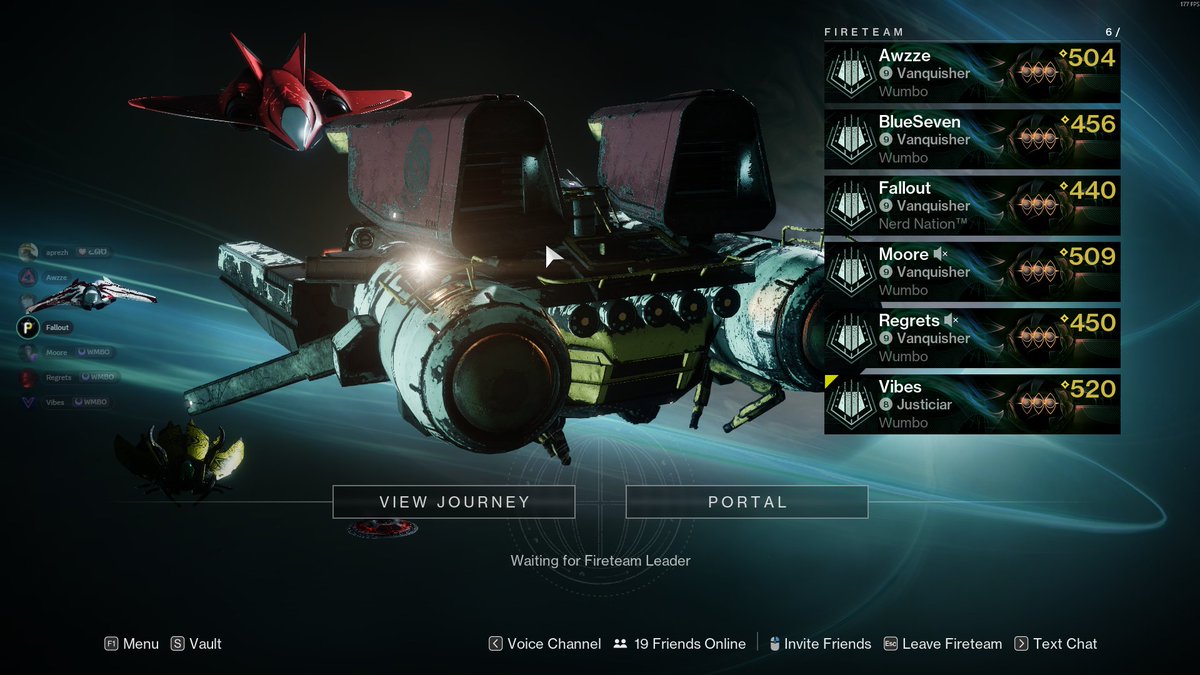This screenshot has height=675, width=1200.
Task: Show the 19 Friends Online list
Action: 680,644
